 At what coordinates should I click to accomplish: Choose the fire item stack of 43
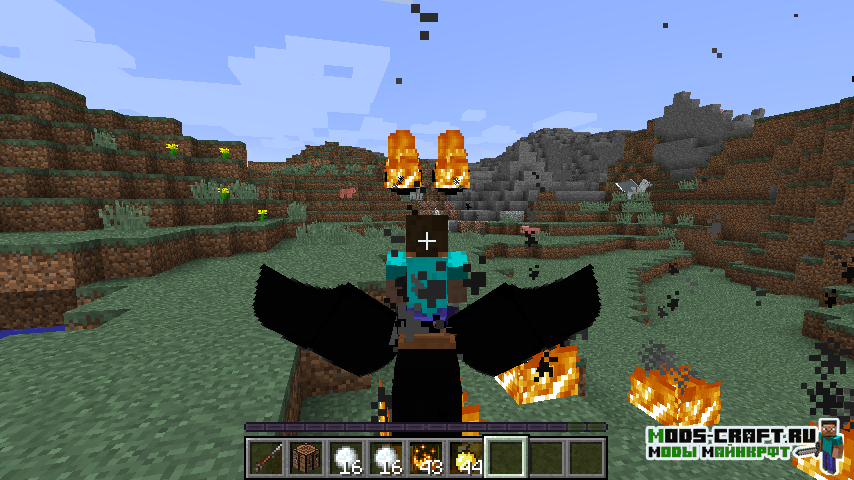425,458
